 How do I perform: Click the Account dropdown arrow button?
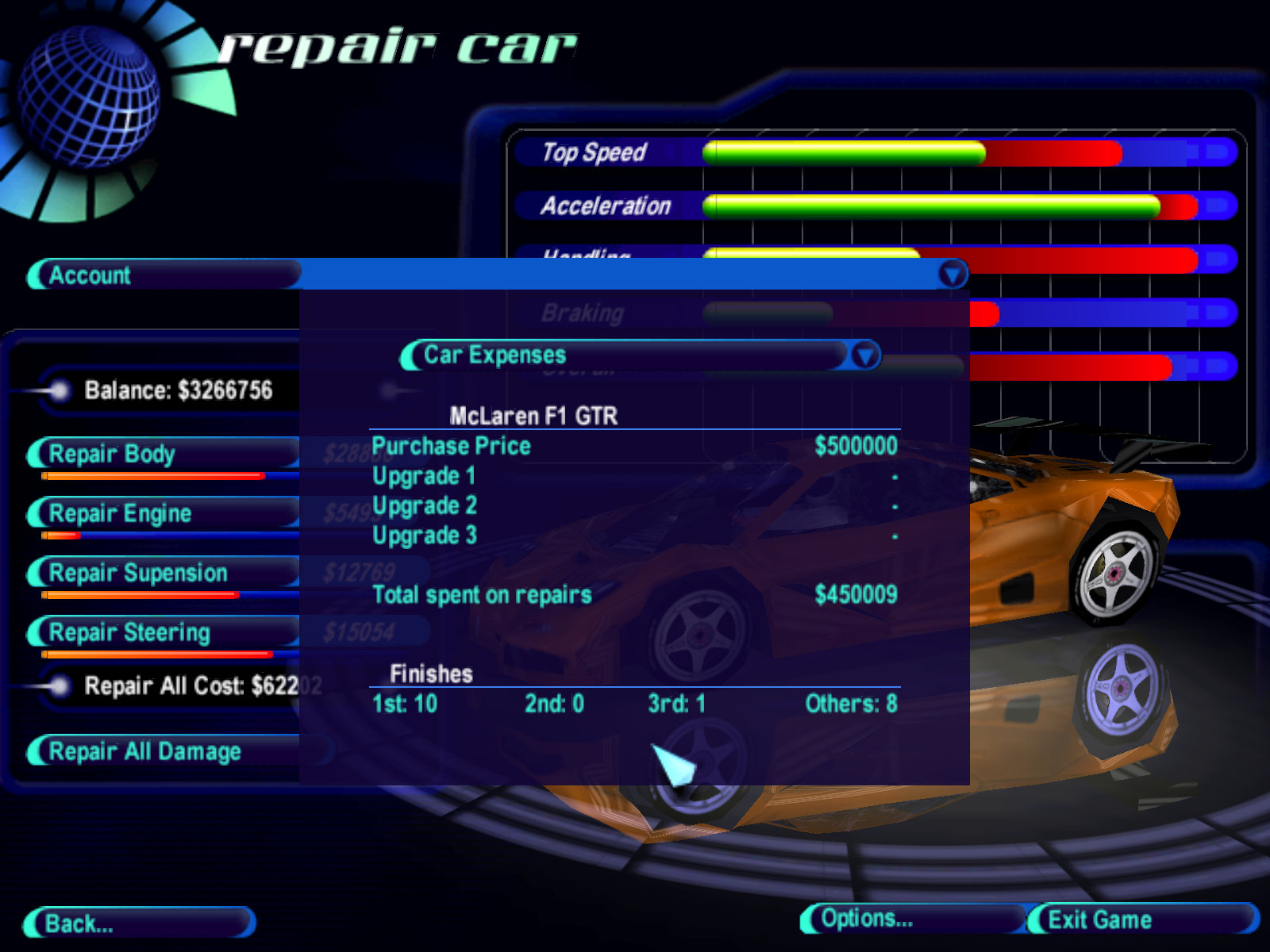click(952, 275)
